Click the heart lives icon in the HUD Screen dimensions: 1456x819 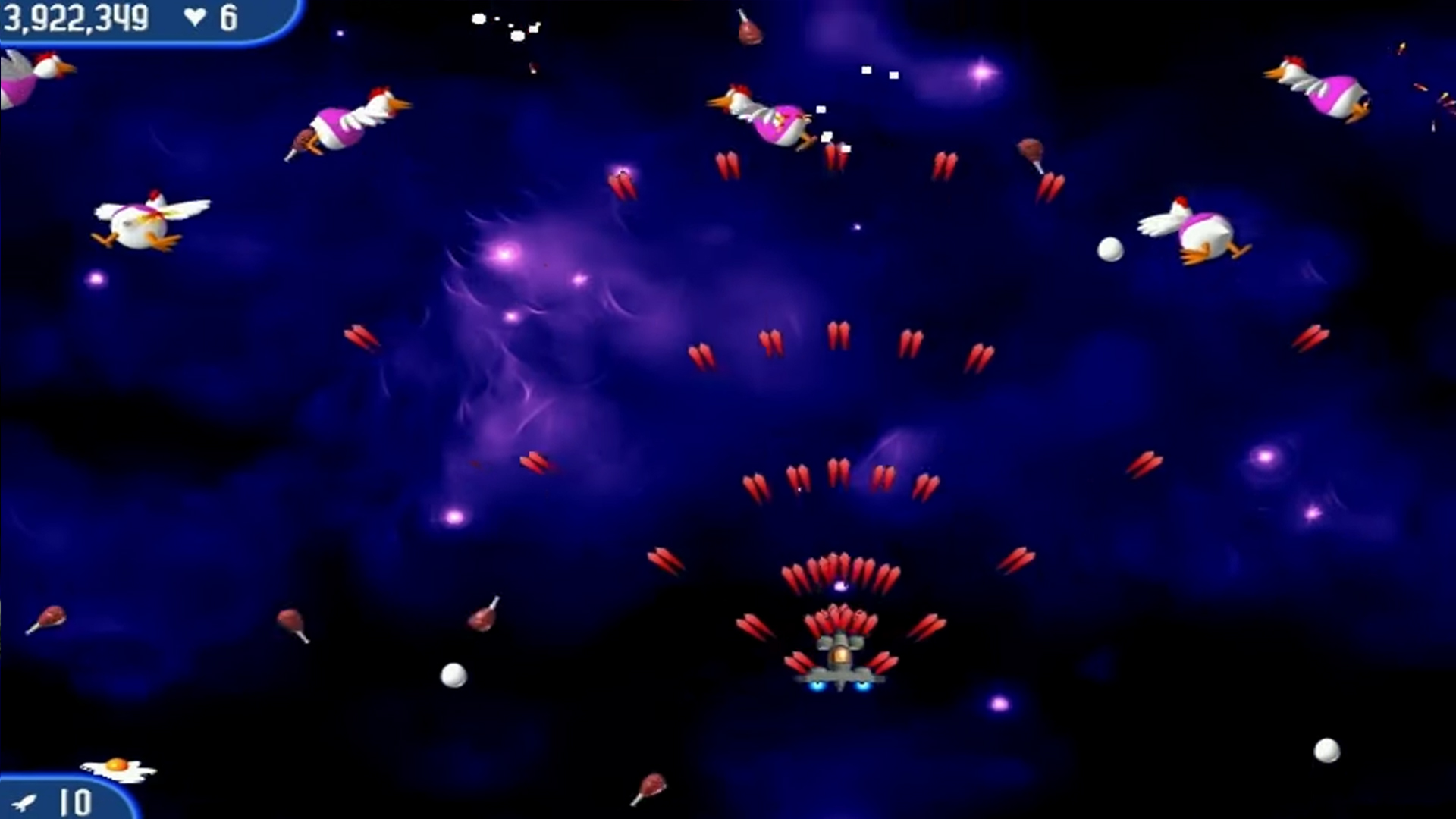tap(196, 17)
